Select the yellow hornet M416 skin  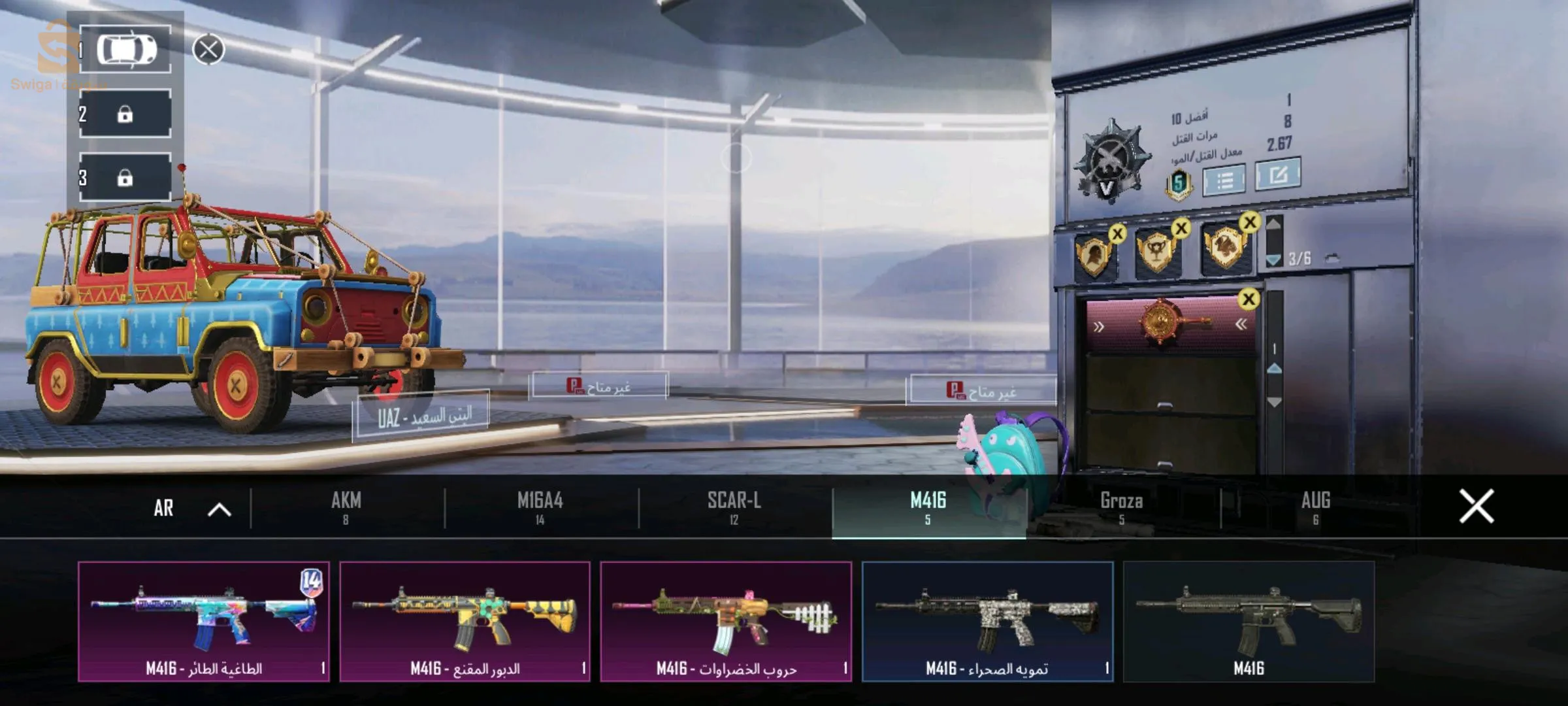[465, 621]
